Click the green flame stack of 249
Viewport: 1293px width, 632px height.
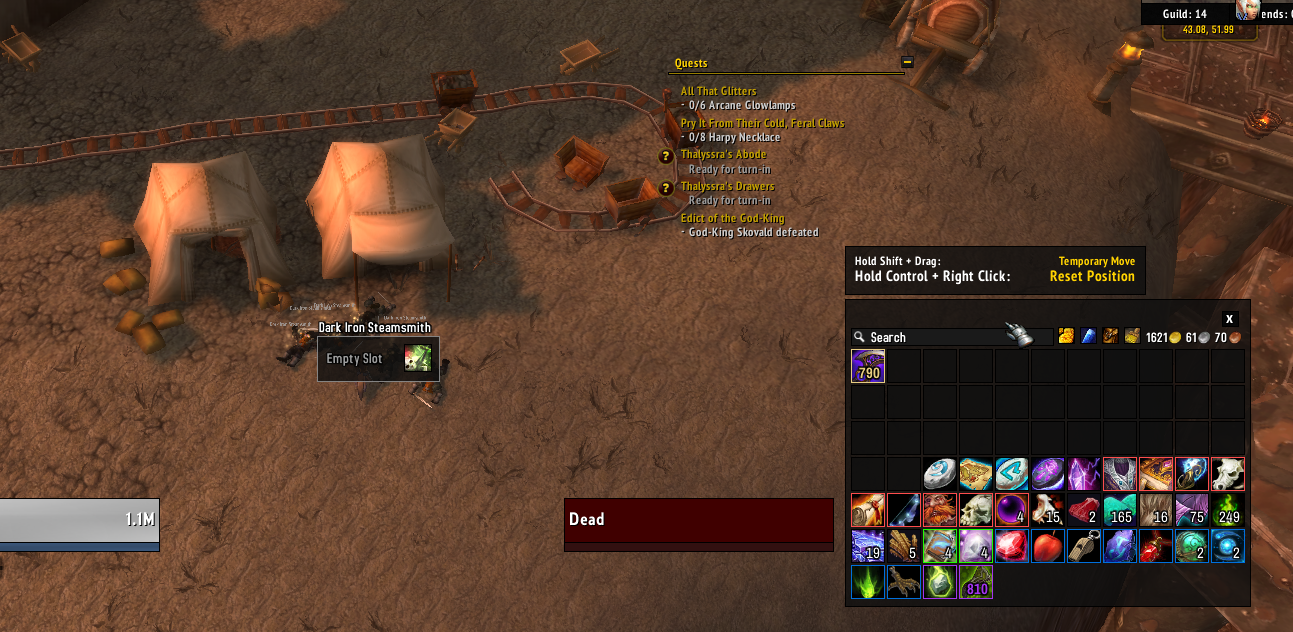tap(1227, 510)
